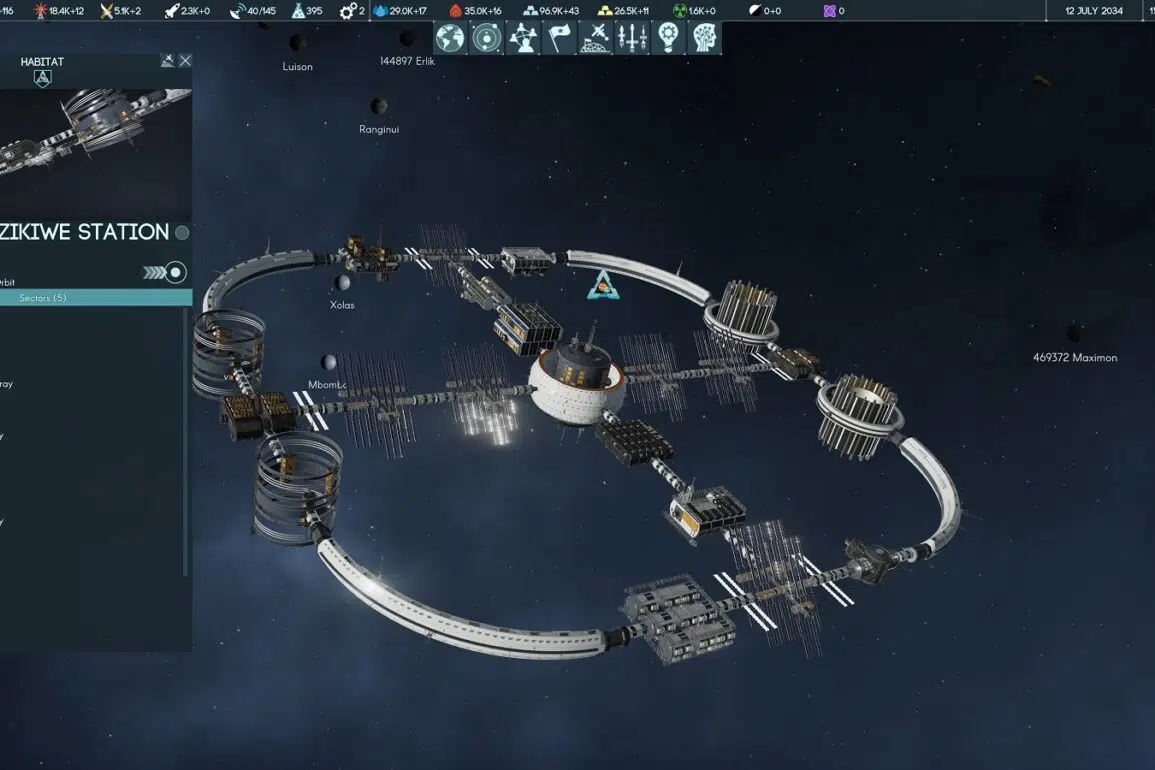Close the Habitat info panel
1155x770 pixels.
click(x=185, y=61)
